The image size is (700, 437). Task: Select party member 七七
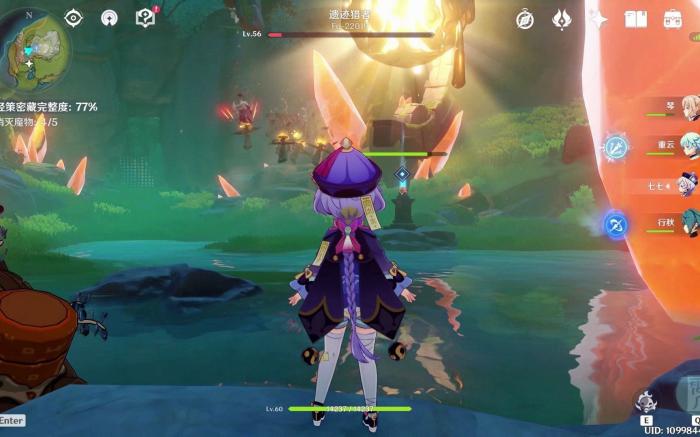click(x=689, y=185)
